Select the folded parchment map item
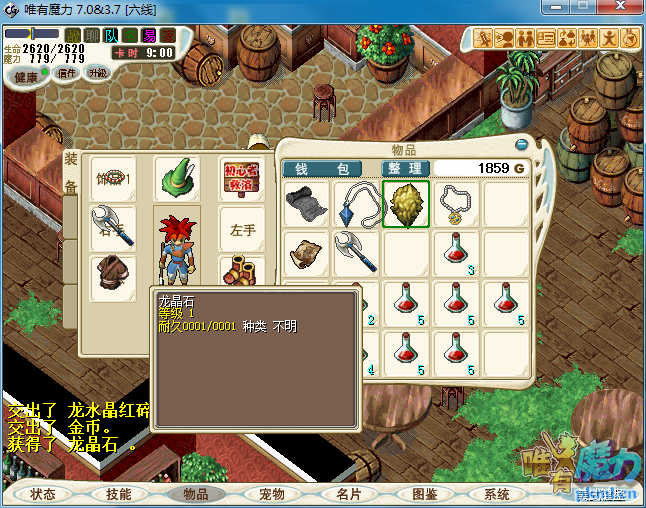Image resolution: width=646 pixels, height=508 pixels. [306, 251]
